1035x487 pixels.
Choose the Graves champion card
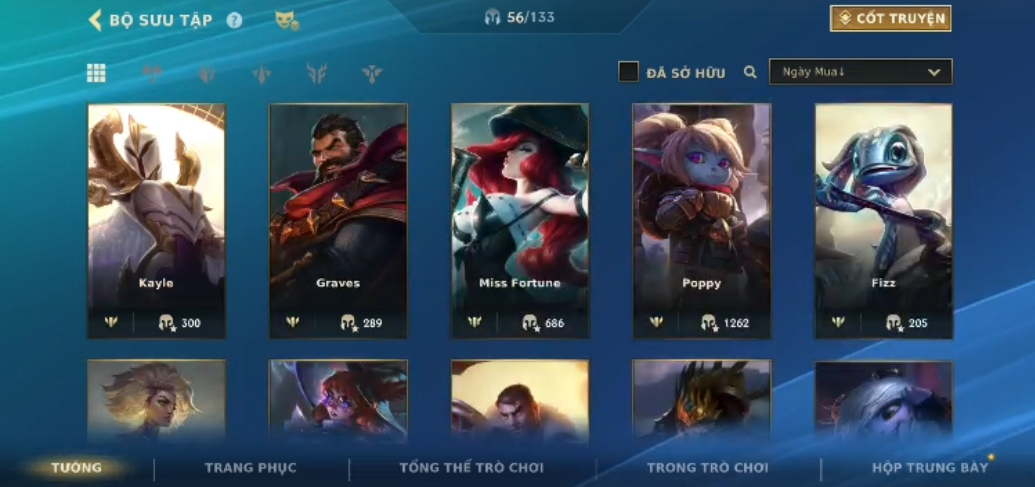coord(338,220)
